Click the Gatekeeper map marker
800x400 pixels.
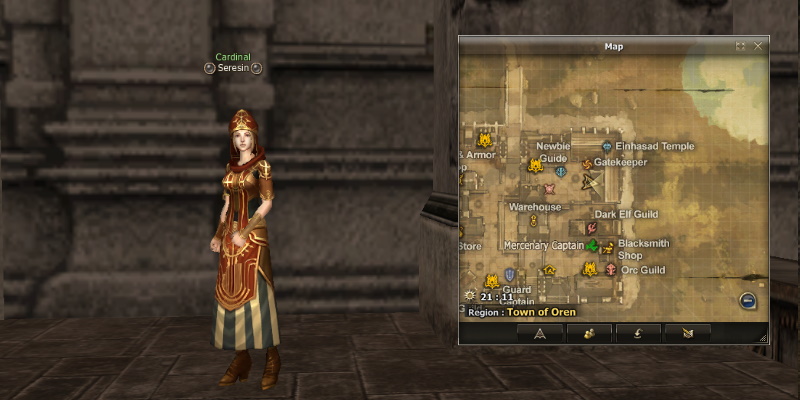tap(587, 163)
